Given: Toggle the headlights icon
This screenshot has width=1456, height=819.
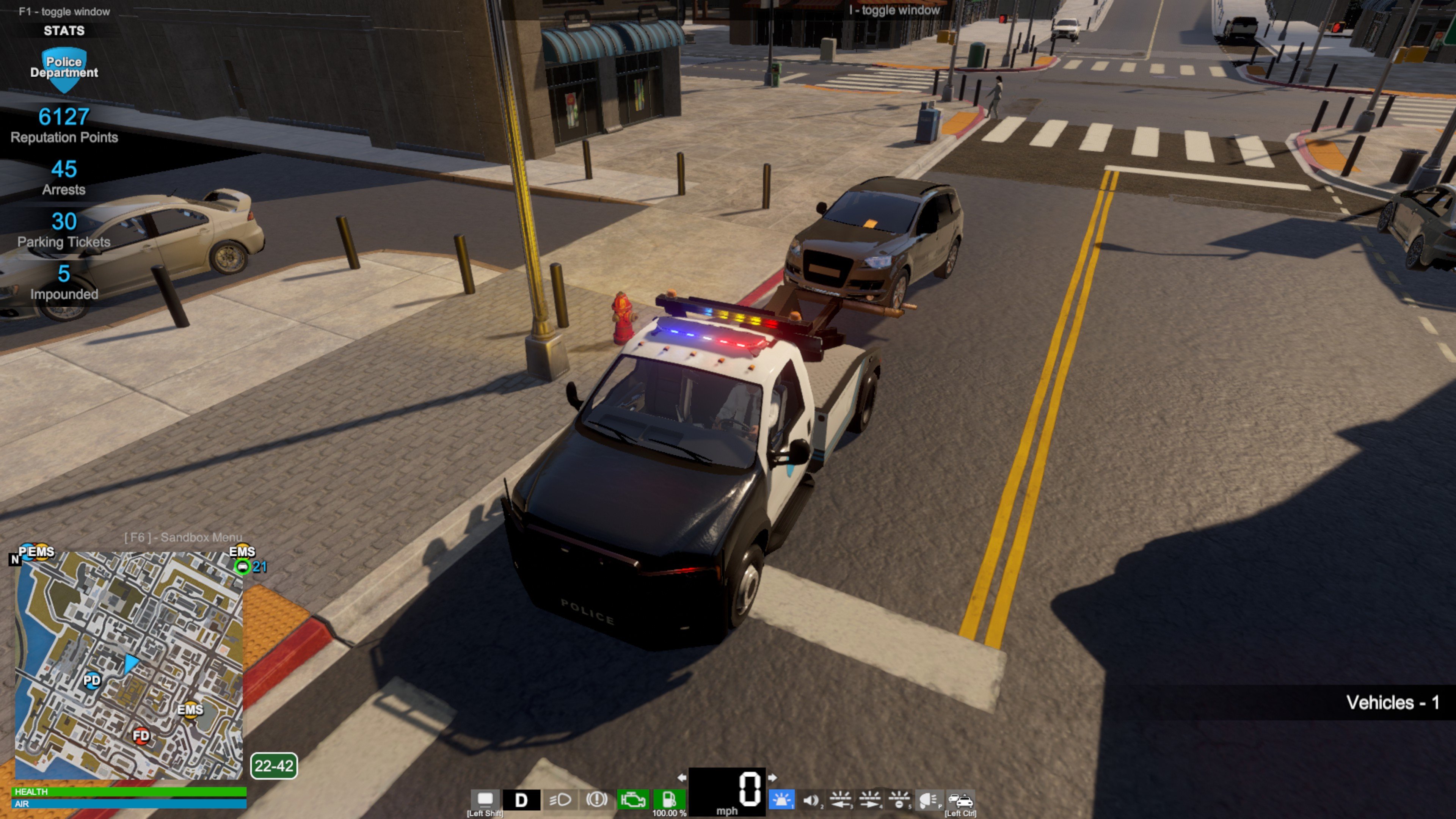Looking at the screenshot, I should (x=560, y=800).
